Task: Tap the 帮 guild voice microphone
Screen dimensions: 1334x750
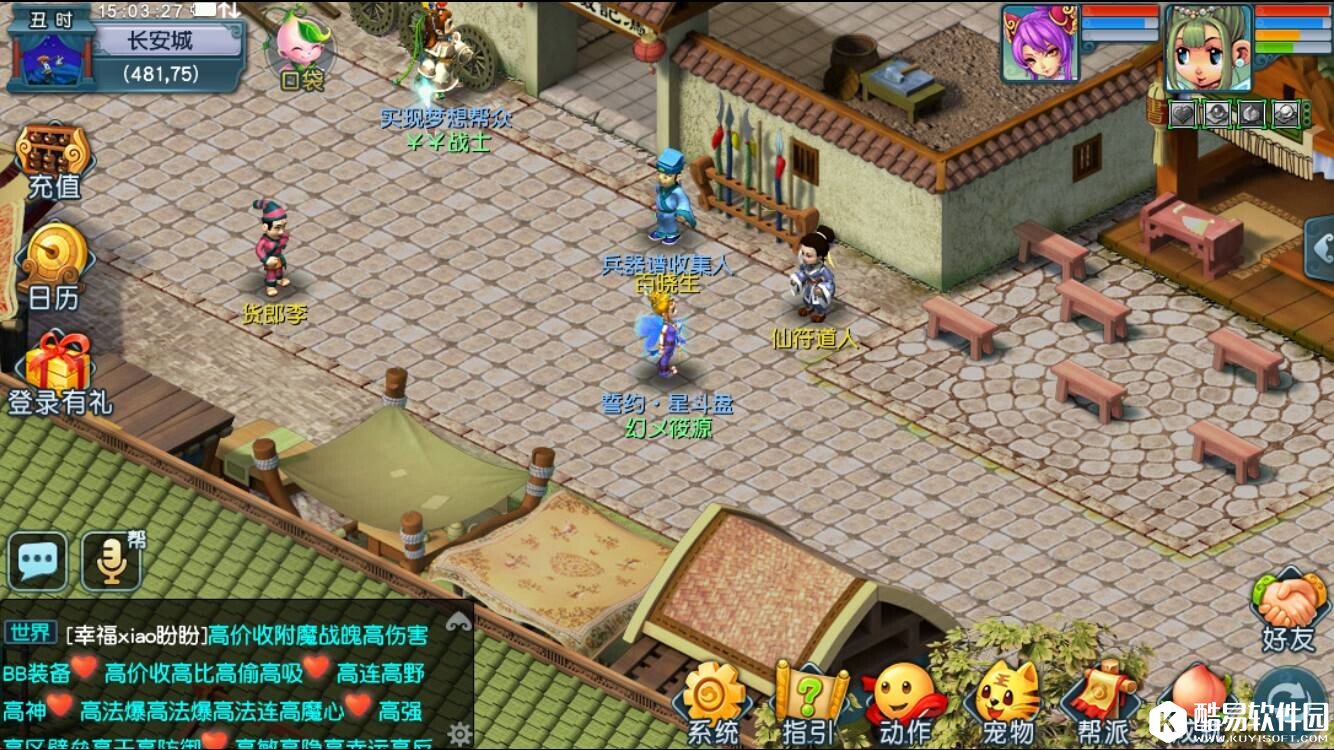Action: click(x=111, y=562)
